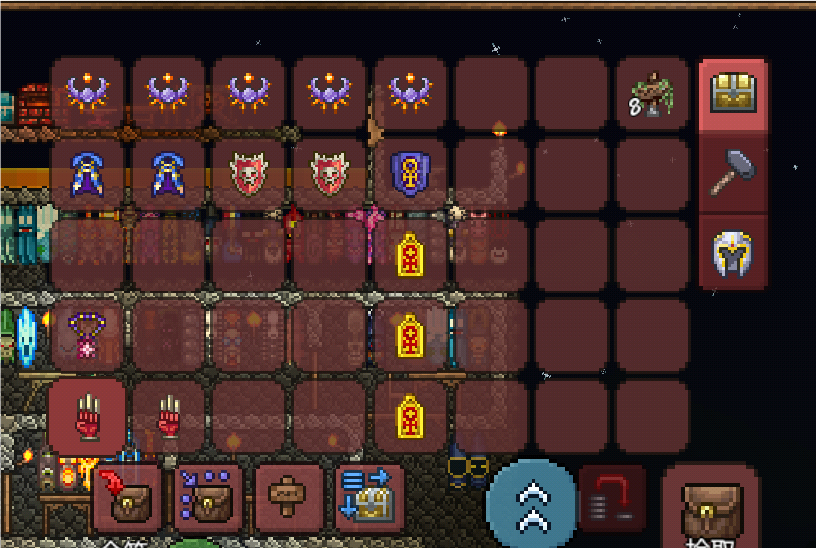The height and width of the screenshot is (548, 816).
Task: Open the helmet equipment tab
Action: 733,252
